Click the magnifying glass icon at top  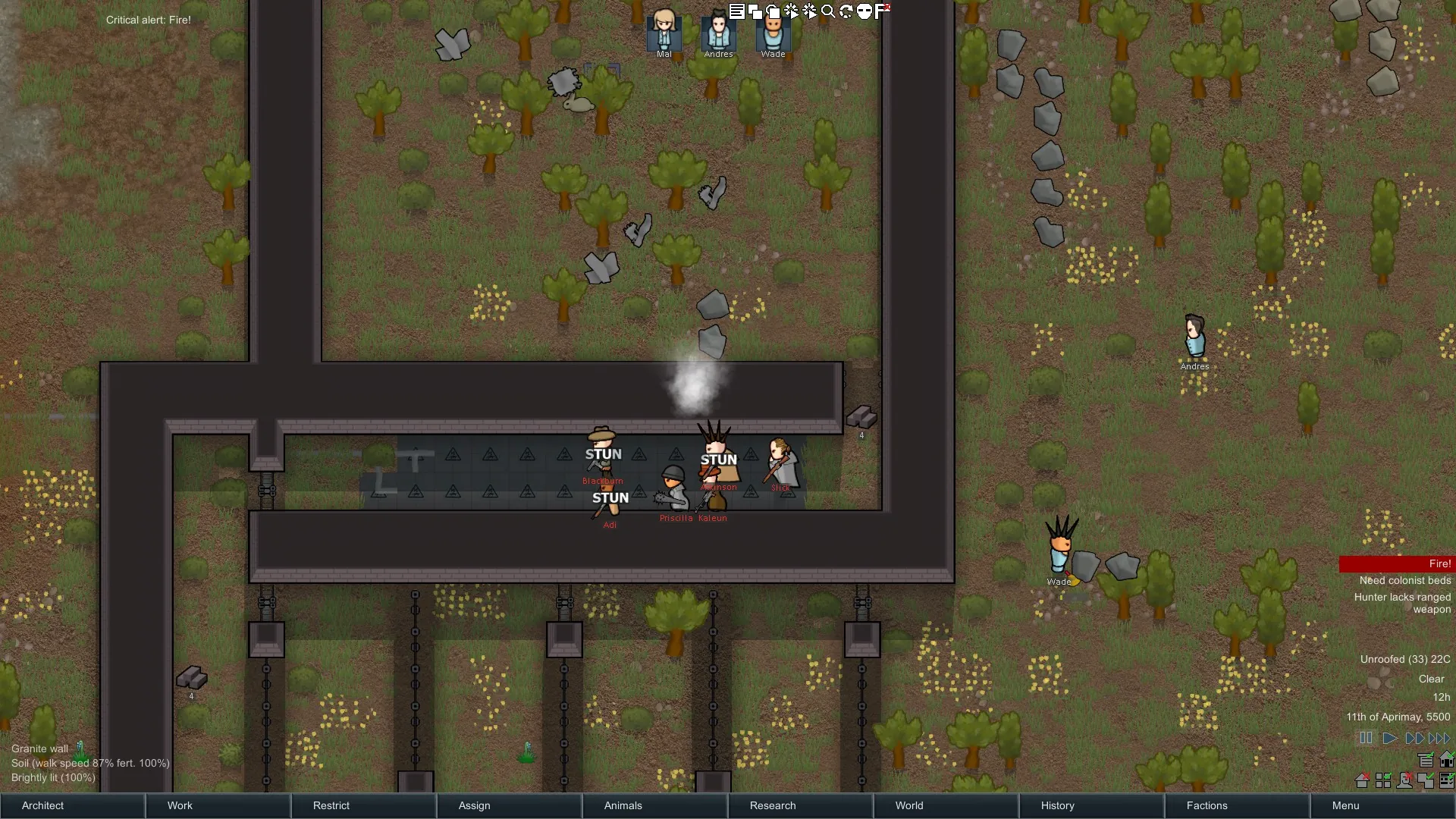tap(828, 11)
